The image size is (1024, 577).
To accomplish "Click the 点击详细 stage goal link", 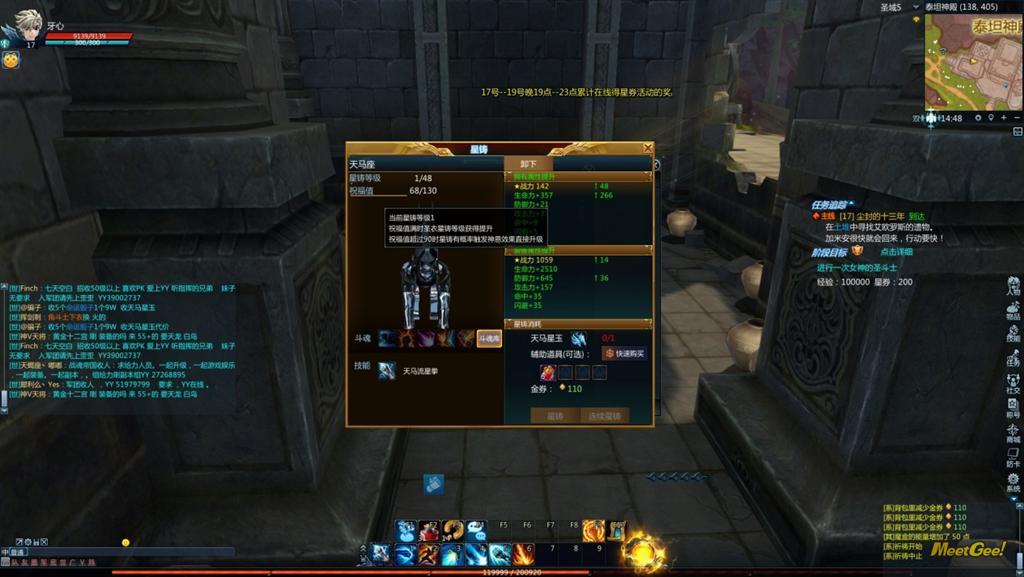I will [897, 252].
